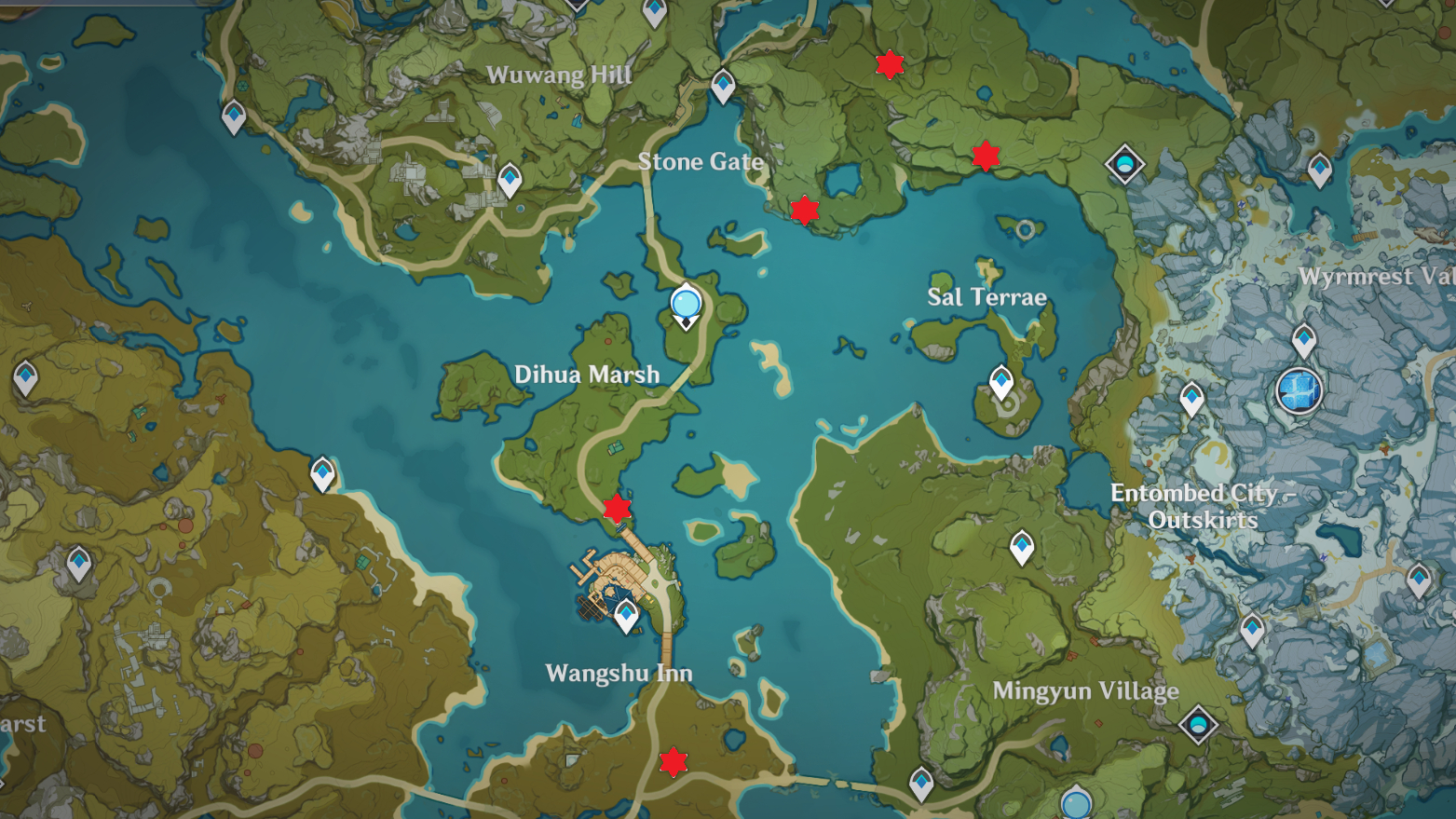Viewport: 1456px width, 819px height.
Task: Choose the waypoint northwest of Mingyun Village label
Action: 1022,547
